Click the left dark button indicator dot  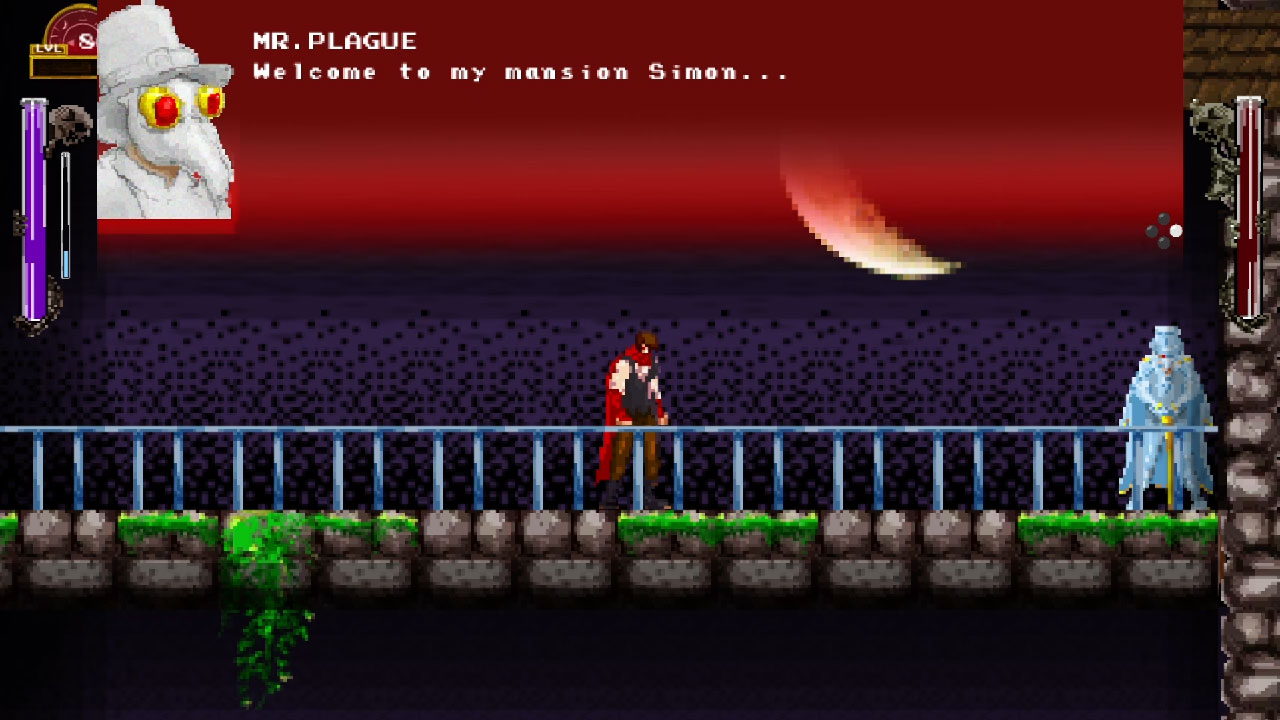click(1152, 231)
